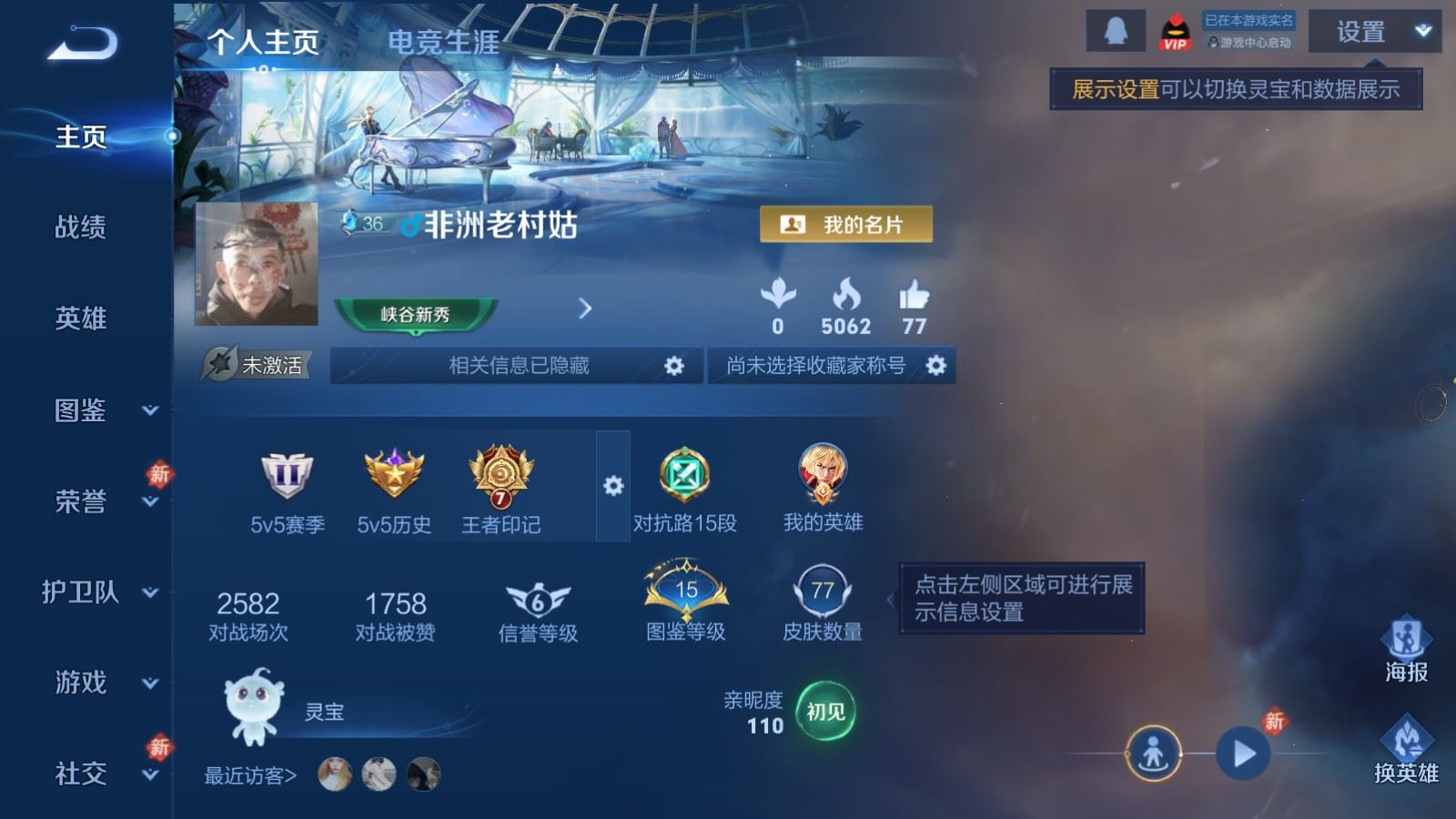Click the player avatar photo
The width and height of the screenshot is (1456, 819).
pos(257,264)
